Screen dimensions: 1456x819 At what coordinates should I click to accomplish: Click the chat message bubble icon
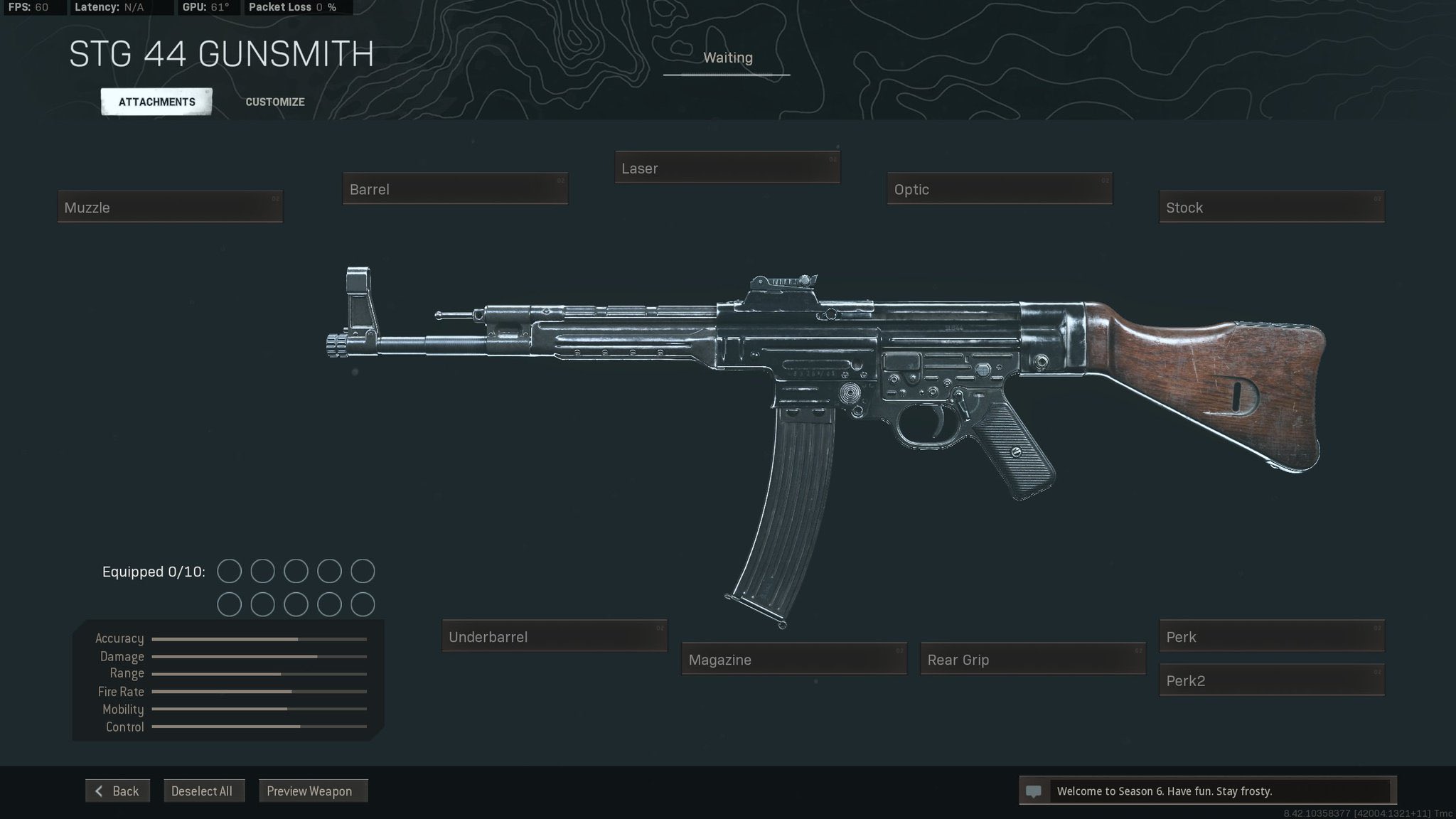[x=1034, y=791]
